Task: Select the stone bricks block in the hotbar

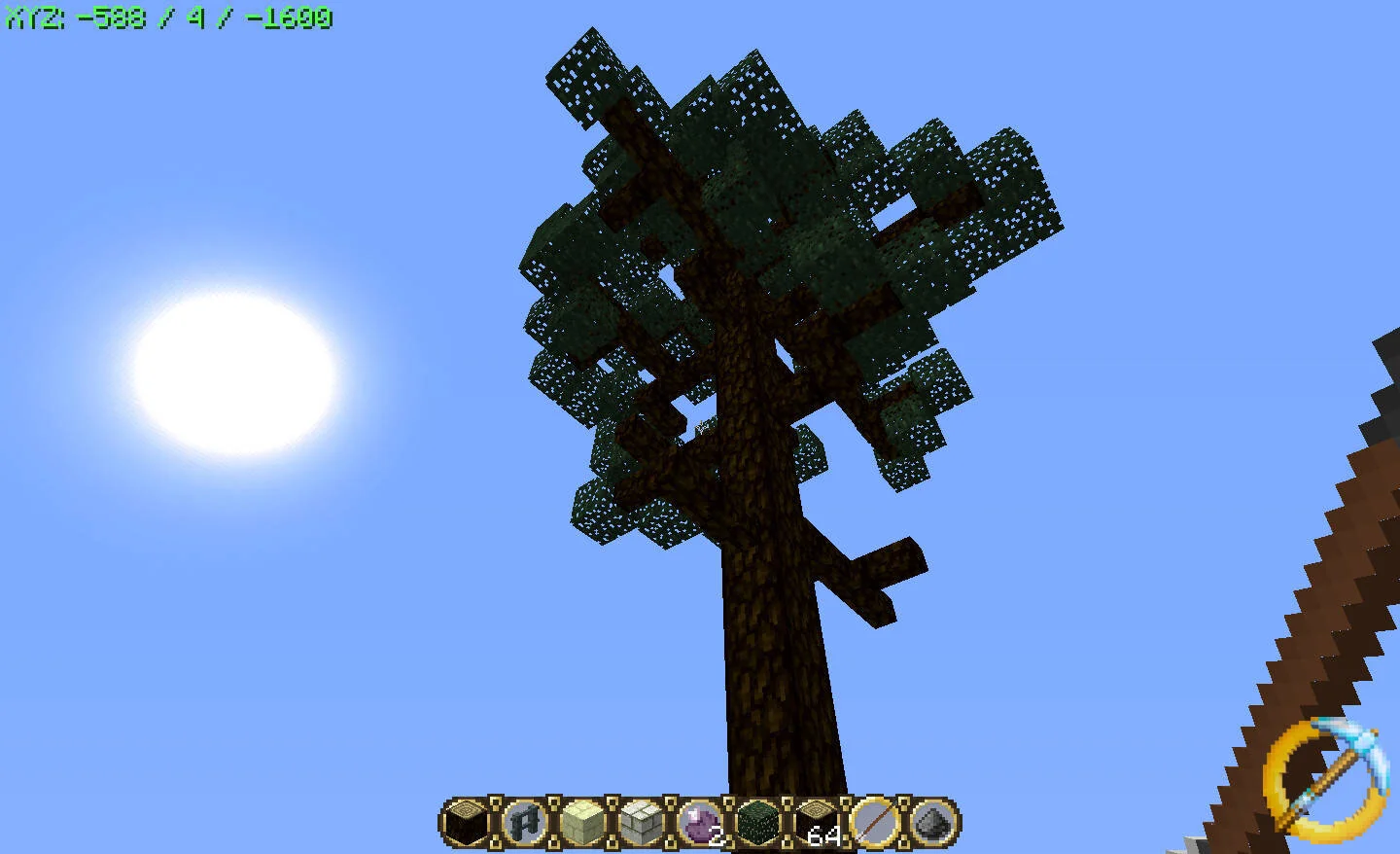Action: pos(641,824)
